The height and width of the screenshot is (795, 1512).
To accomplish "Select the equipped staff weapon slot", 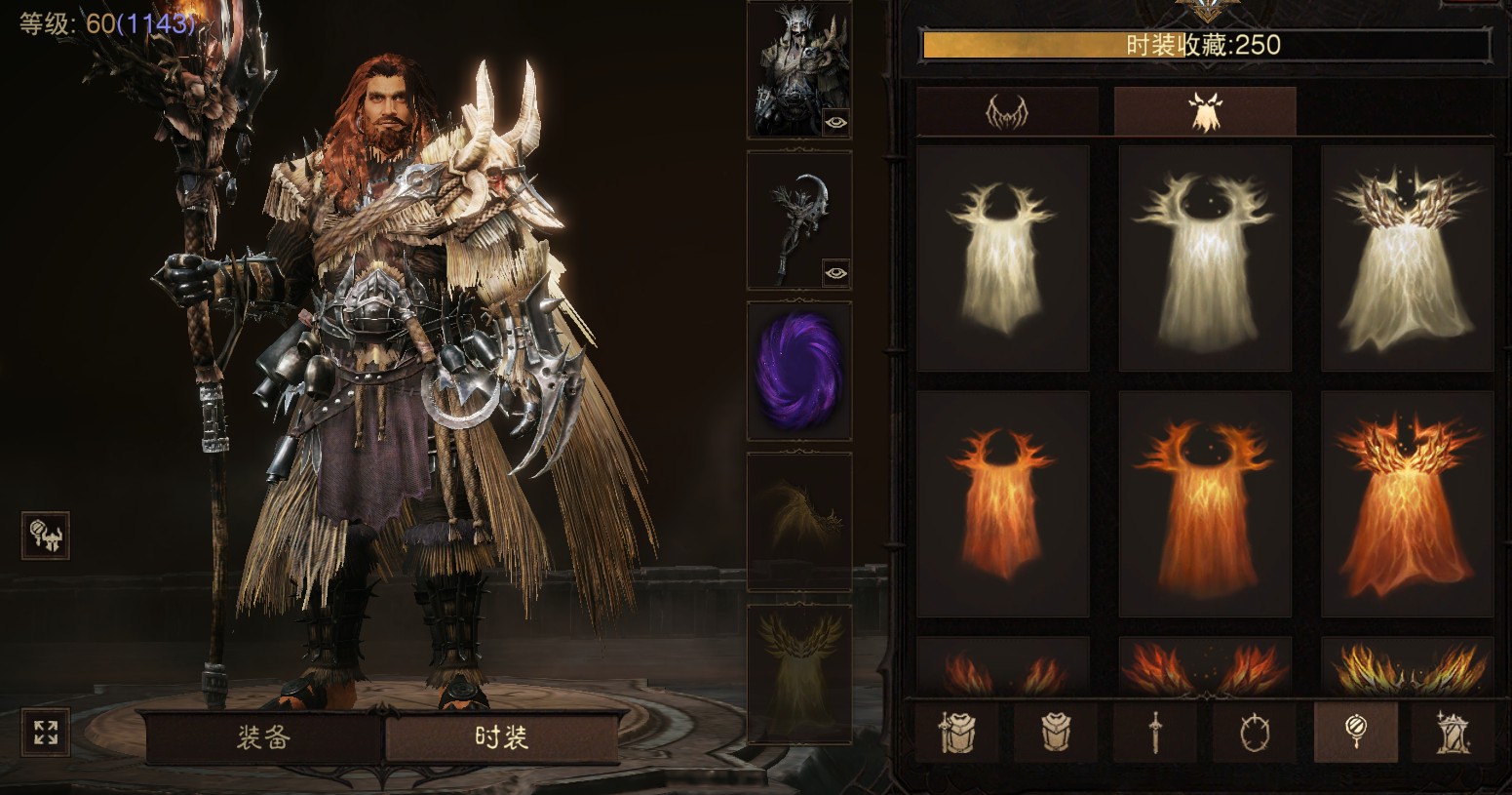I will pos(798,219).
